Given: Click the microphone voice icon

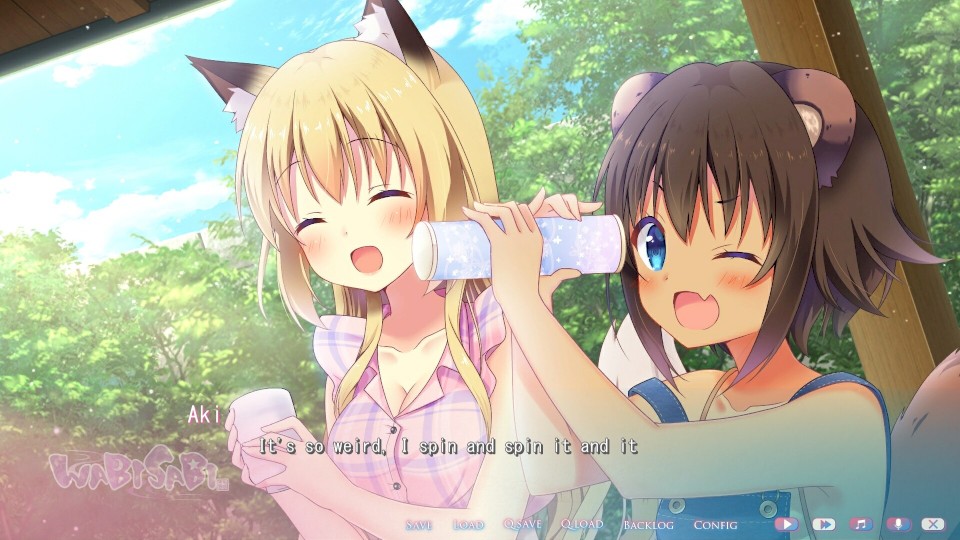Looking at the screenshot, I should (897, 523).
